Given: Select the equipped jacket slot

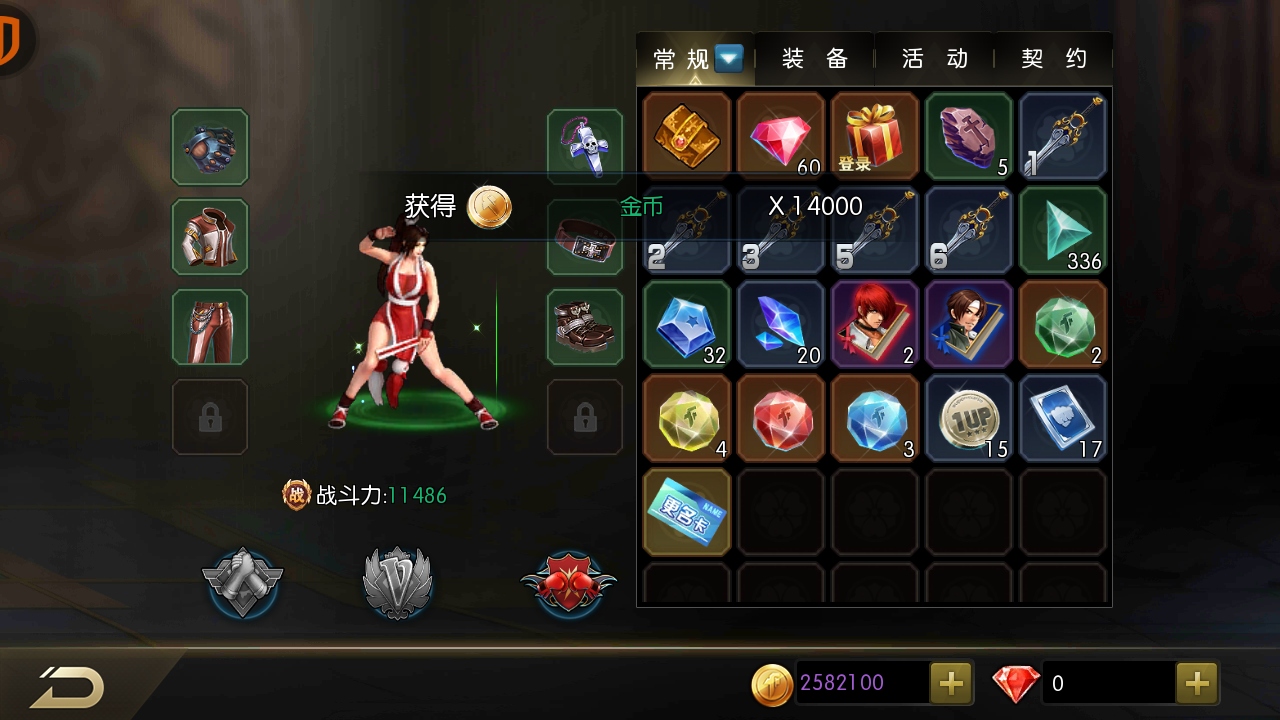Looking at the screenshot, I should [x=210, y=237].
